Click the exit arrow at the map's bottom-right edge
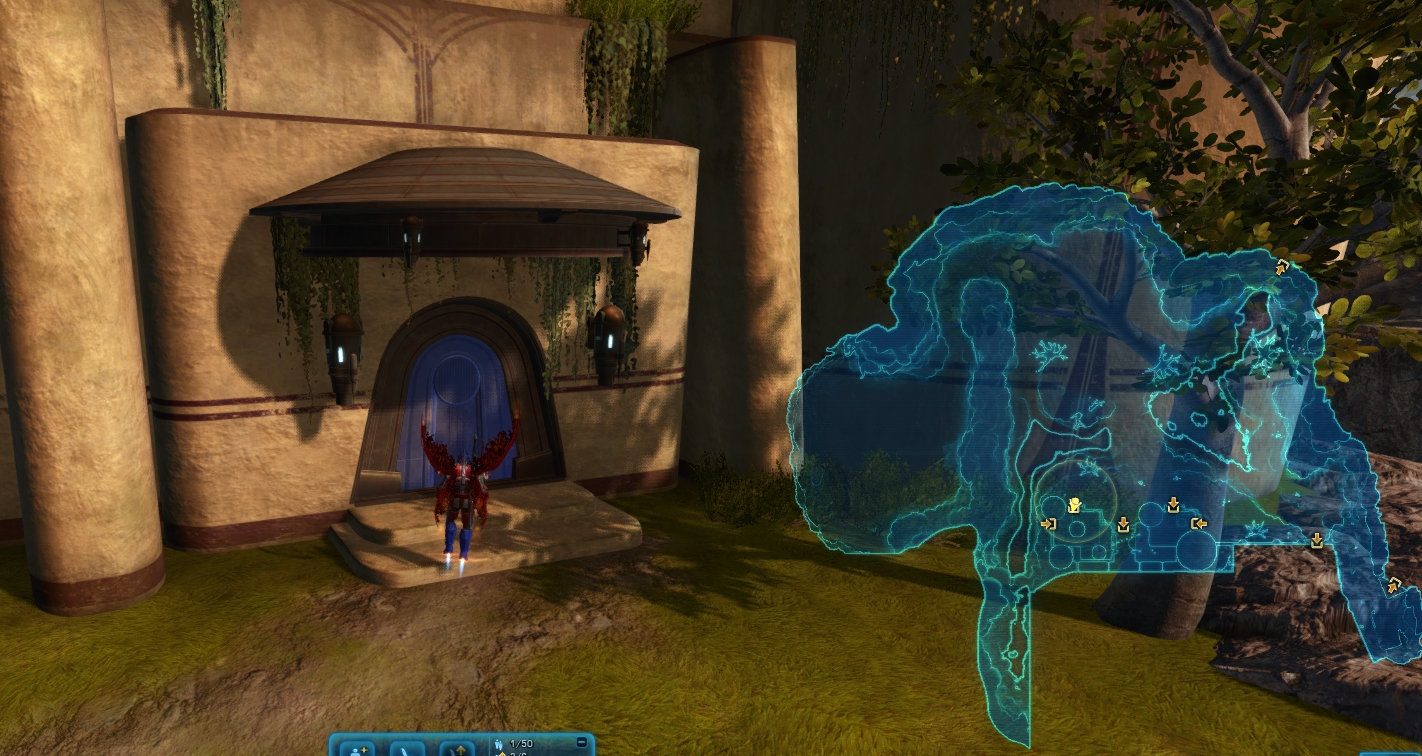 (x=1394, y=585)
